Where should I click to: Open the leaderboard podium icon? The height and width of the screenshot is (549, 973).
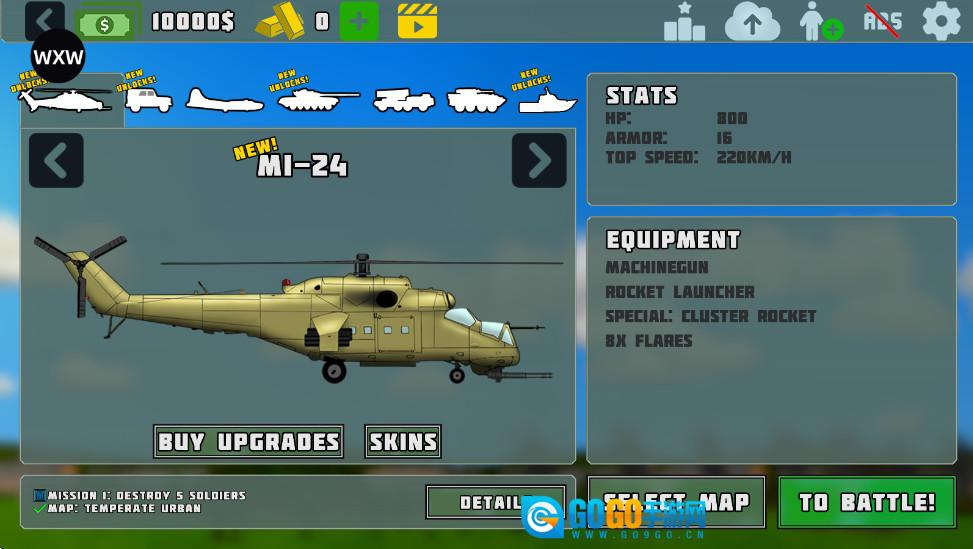click(x=684, y=21)
